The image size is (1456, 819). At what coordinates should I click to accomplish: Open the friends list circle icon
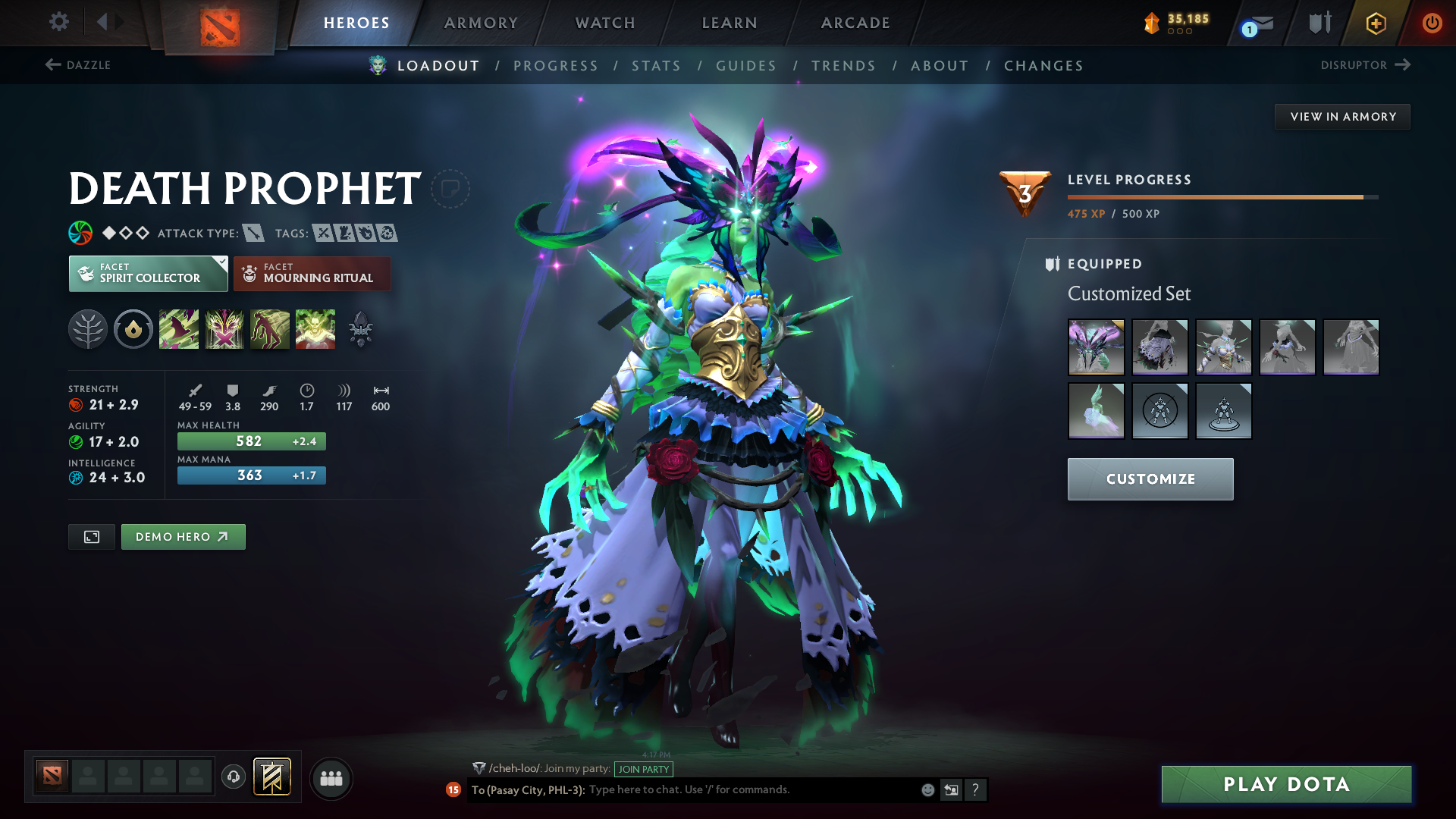pos(331,777)
